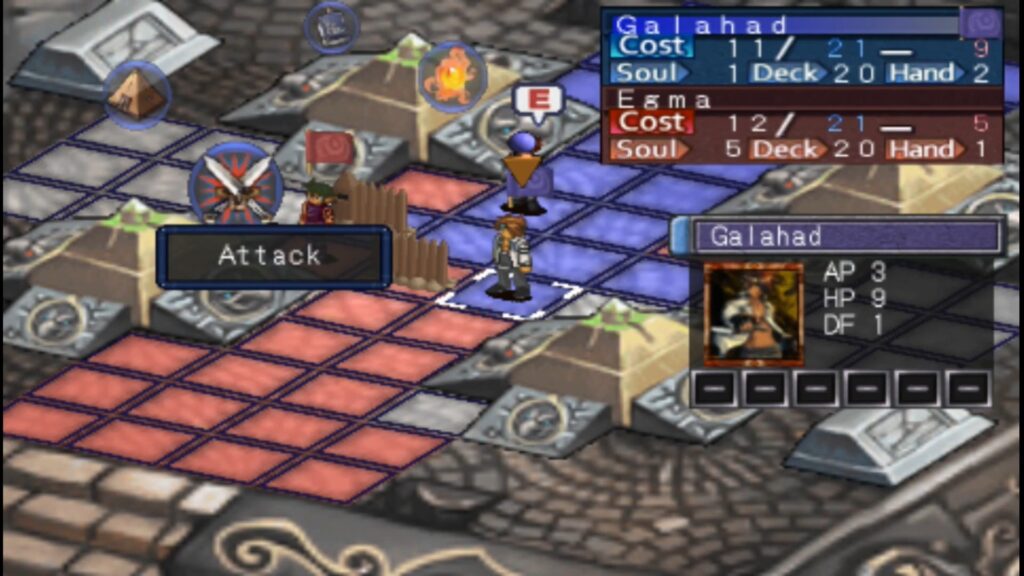Select the pyramid bubble icon
The height and width of the screenshot is (576, 1024).
coord(137,95)
